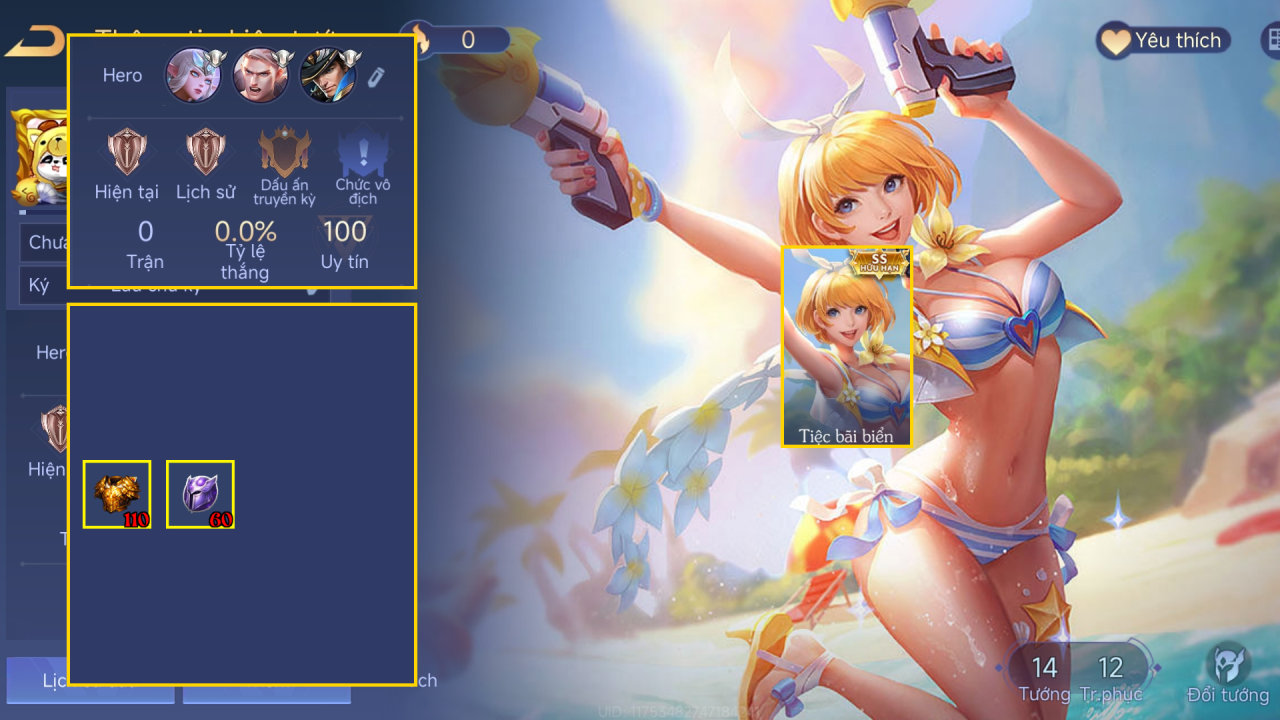Screen dimensions: 1280x720
Task: Open the Tướng hero count
Action: (1044, 678)
